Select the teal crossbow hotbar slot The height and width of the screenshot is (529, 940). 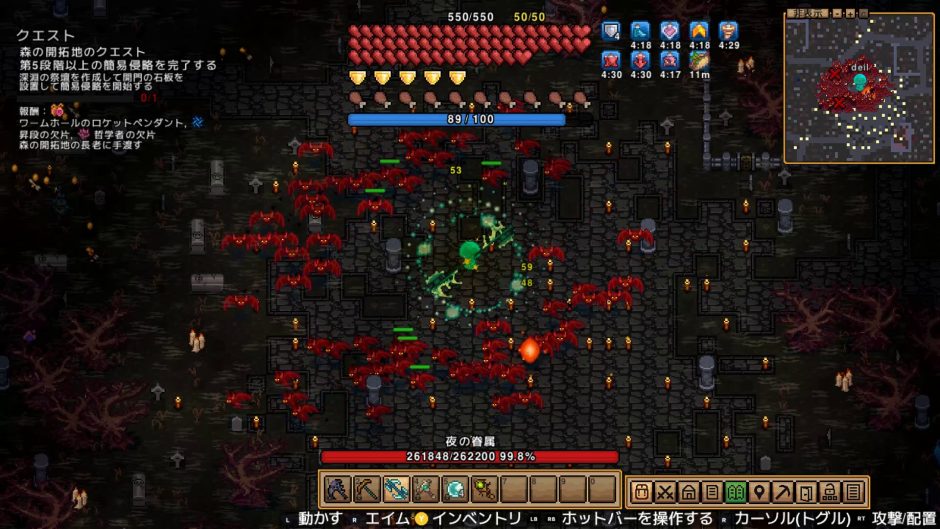(x=398, y=490)
